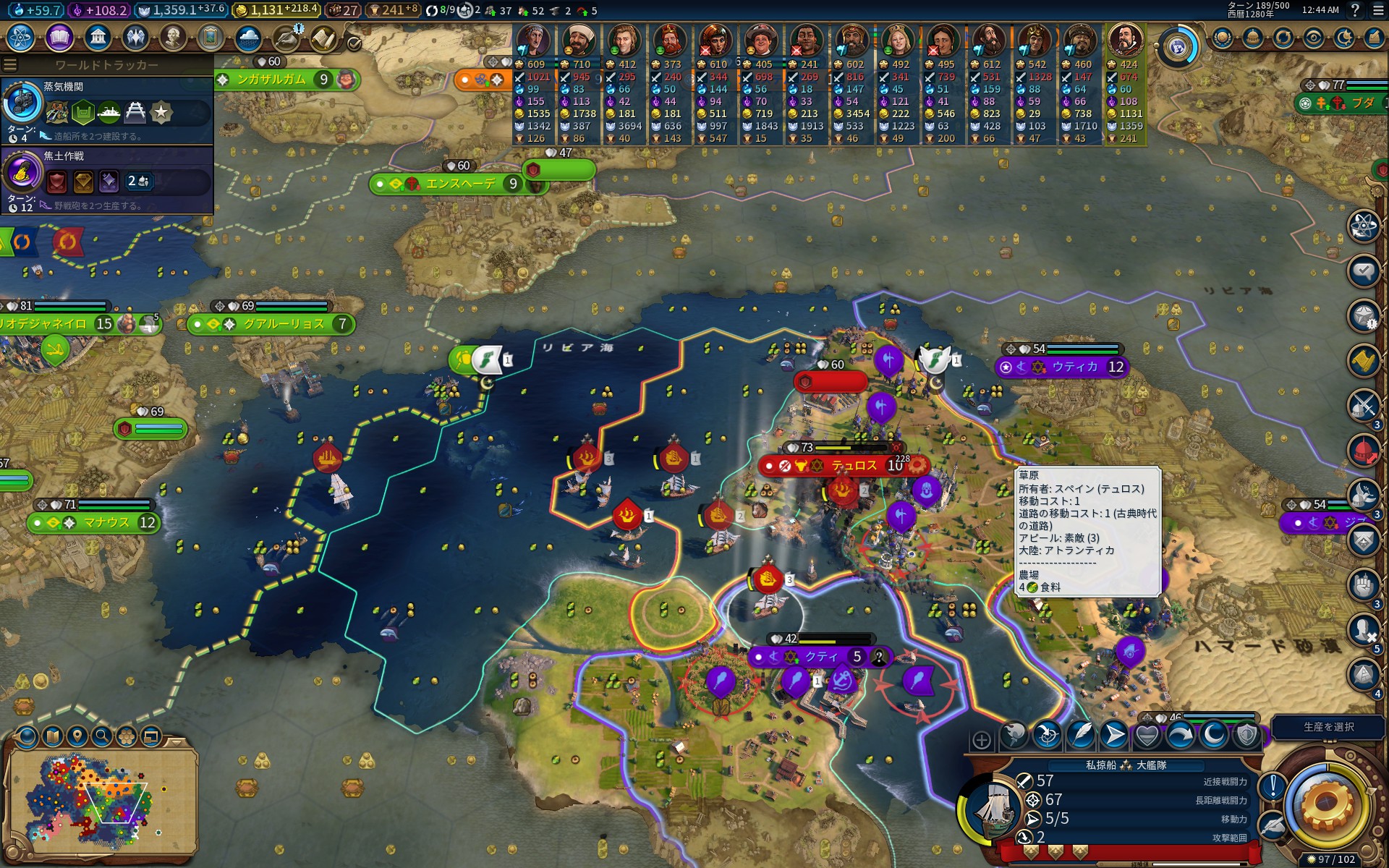Viewport: 1389px width, 868px height.
Task: Activate the crescent moon sleep action
Action: click(x=1213, y=736)
